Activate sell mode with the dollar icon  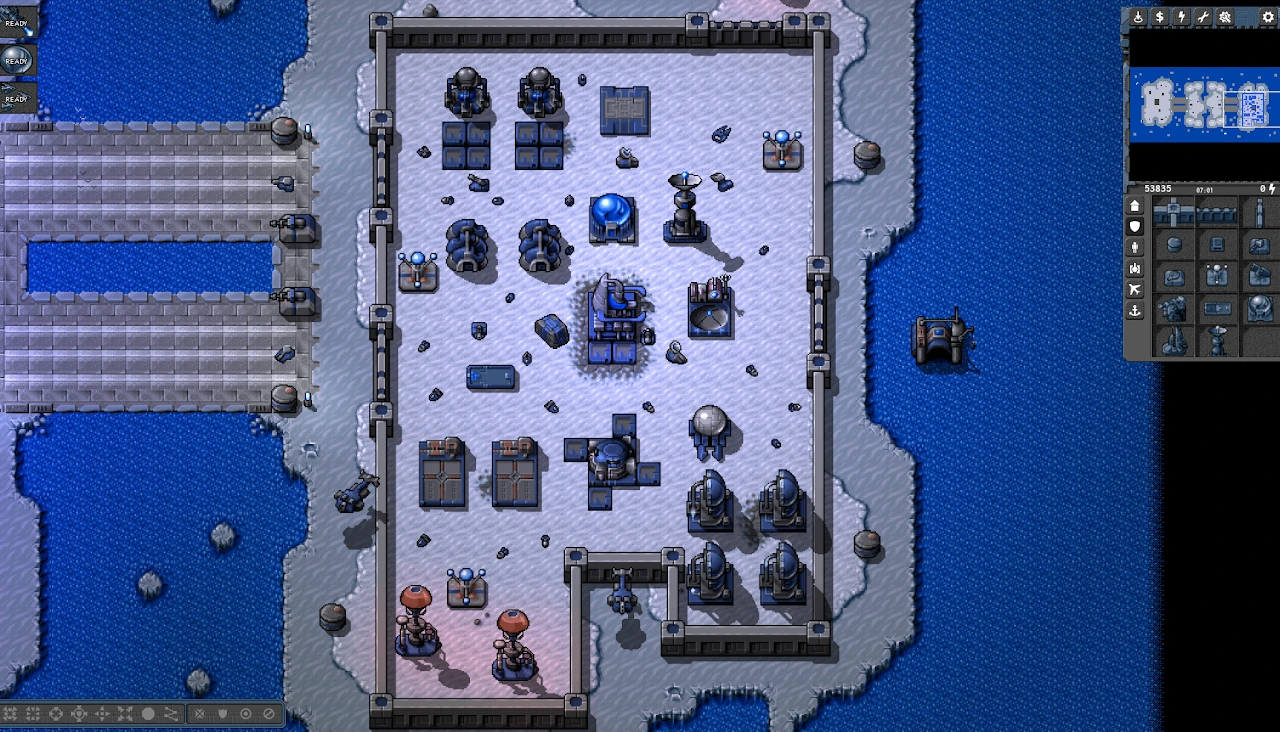click(x=1160, y=17)
